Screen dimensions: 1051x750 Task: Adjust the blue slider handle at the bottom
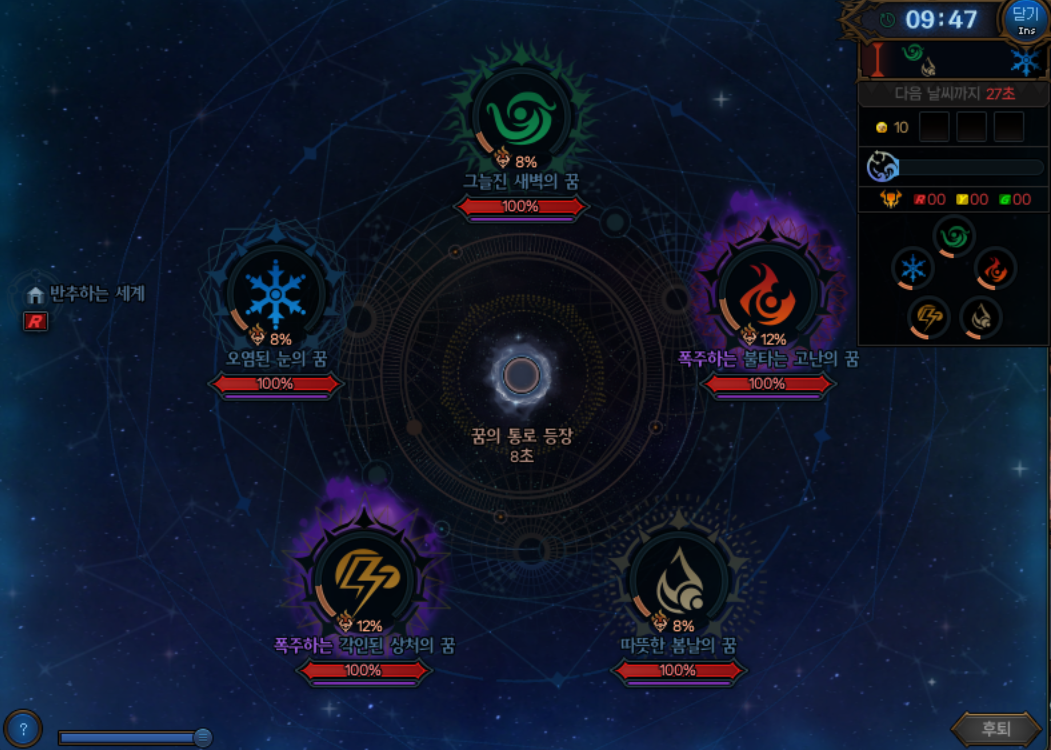[203, 738]
